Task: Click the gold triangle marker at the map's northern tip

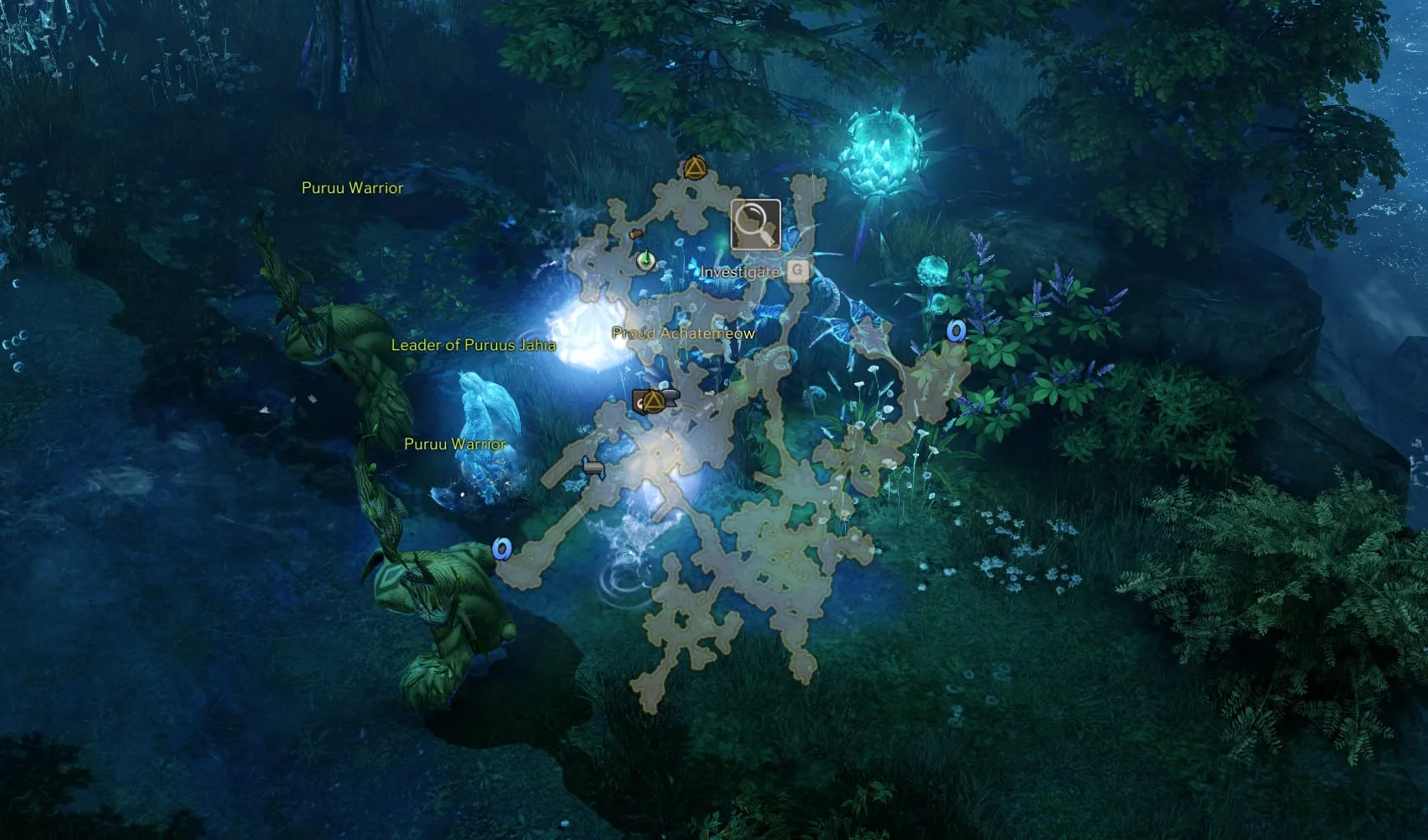Action: coord(694,168)
